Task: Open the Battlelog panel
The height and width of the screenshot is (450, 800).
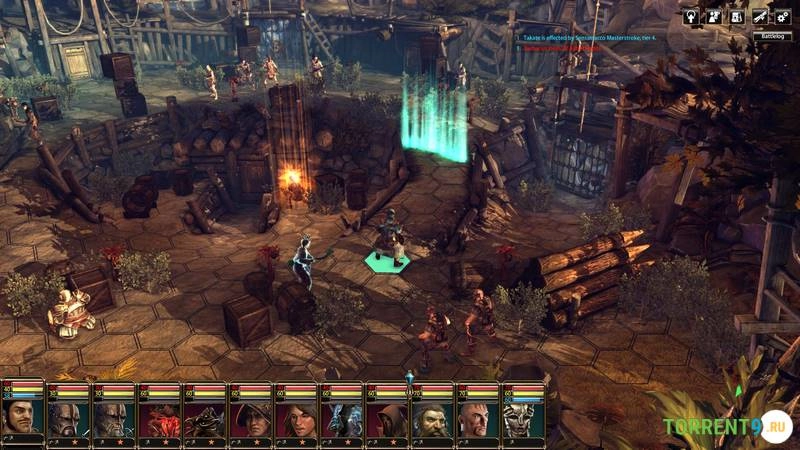Action: click(771, 35)
